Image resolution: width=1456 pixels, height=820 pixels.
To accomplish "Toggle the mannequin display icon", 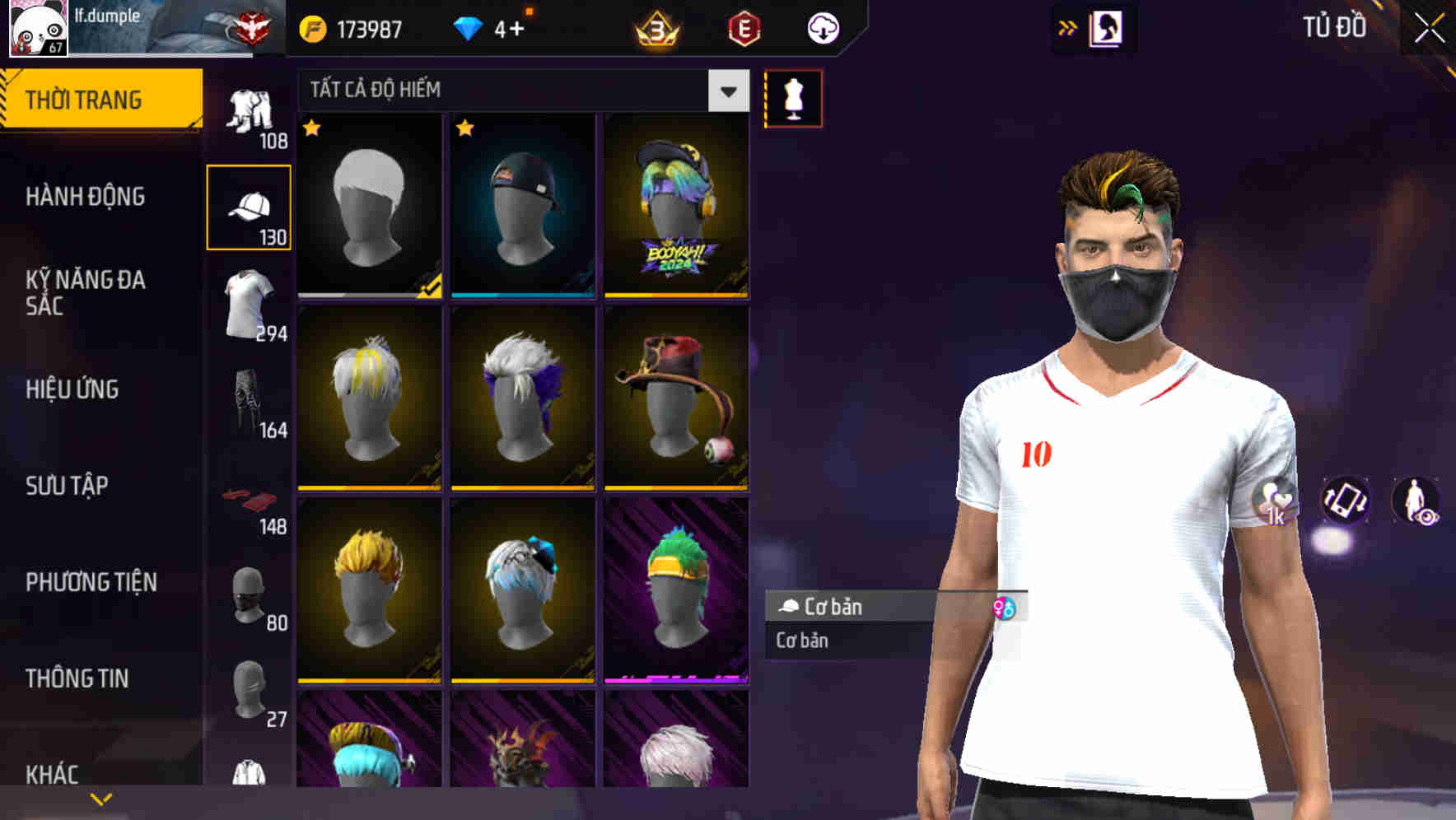I will point(793,99).
